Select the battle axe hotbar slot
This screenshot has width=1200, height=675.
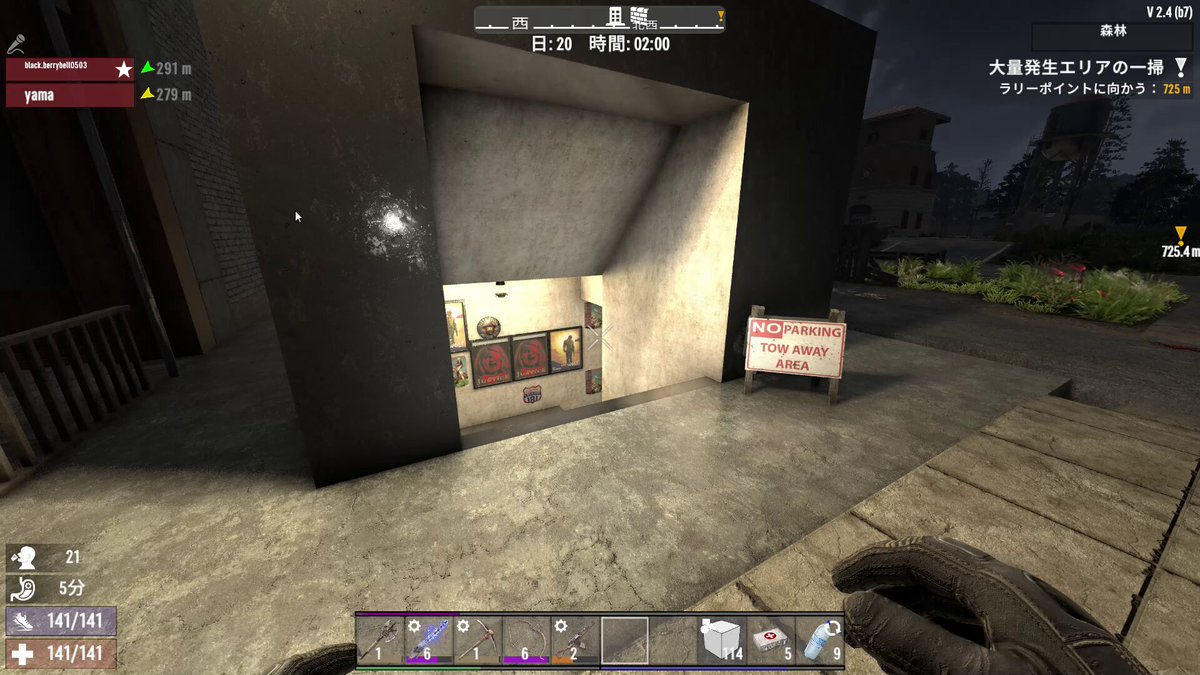tap(380, 640)
